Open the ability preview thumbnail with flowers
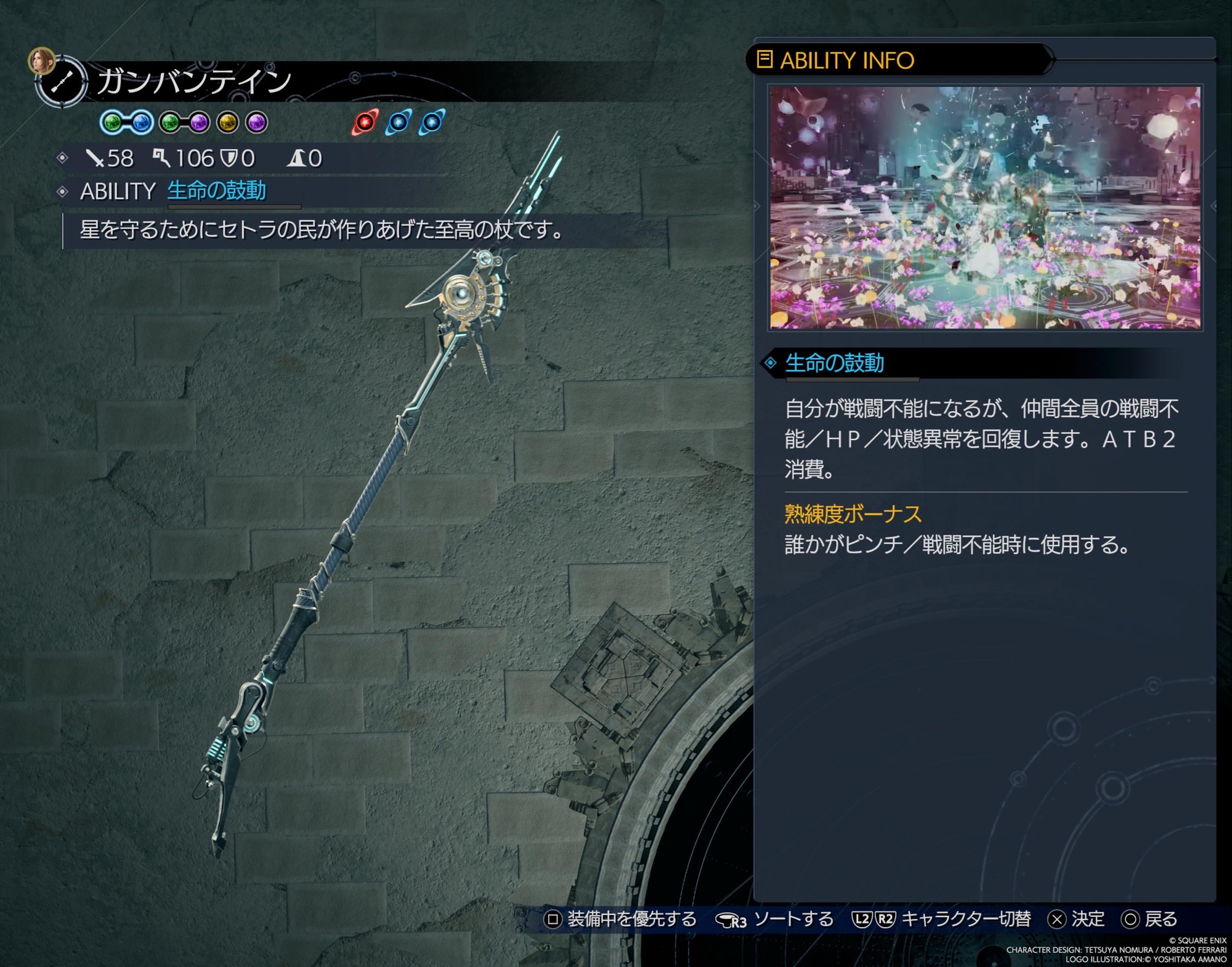This screenshot has width=1232, height=967. click(x=984, y=208)
